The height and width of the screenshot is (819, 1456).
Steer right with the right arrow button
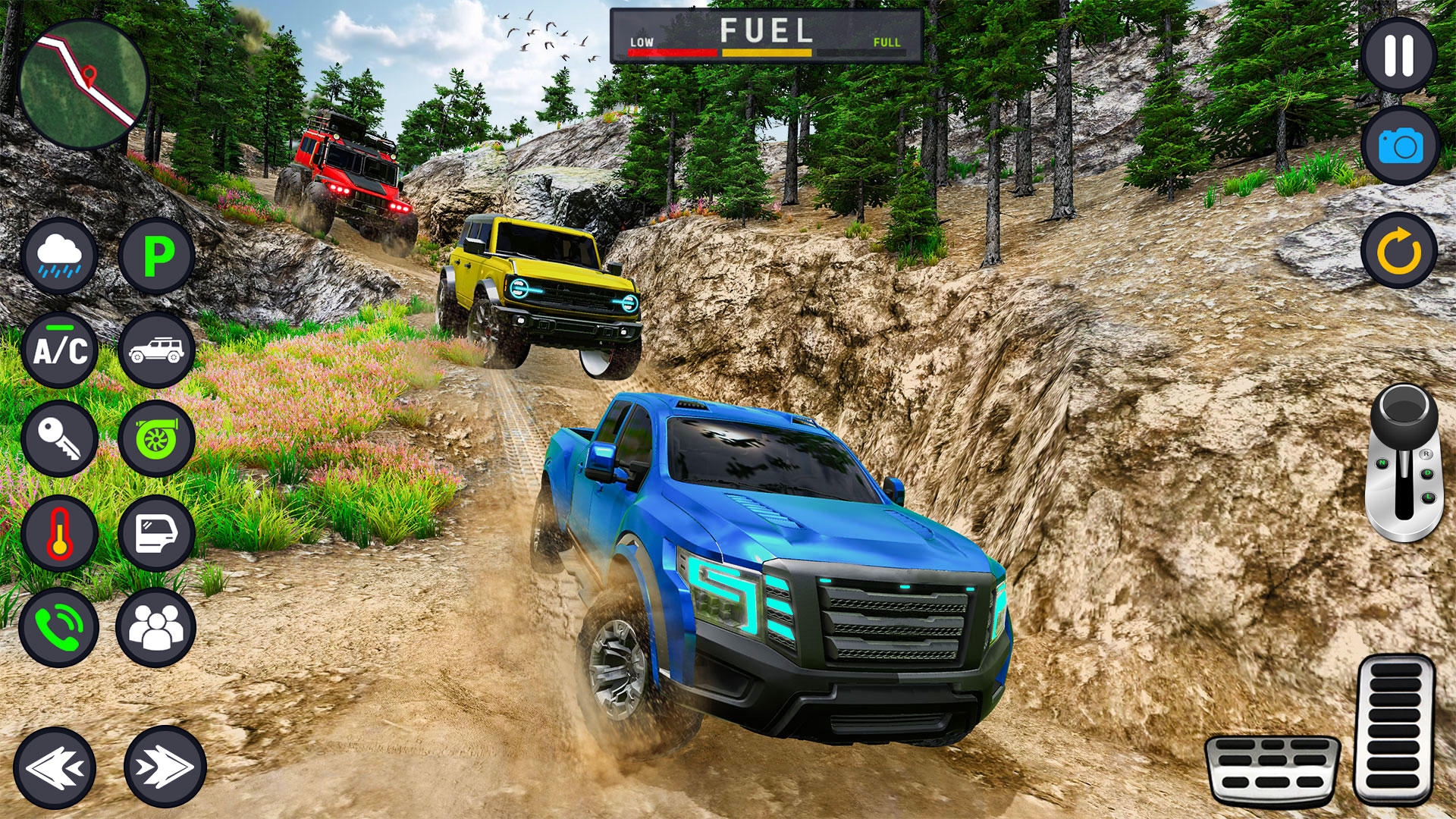[165, 767]
